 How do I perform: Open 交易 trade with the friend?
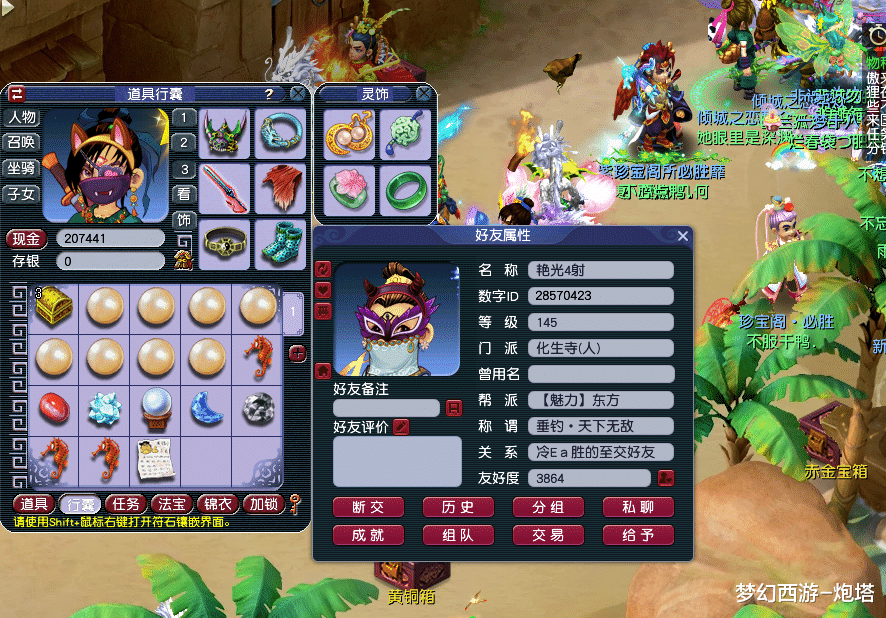tap(548, 535)
